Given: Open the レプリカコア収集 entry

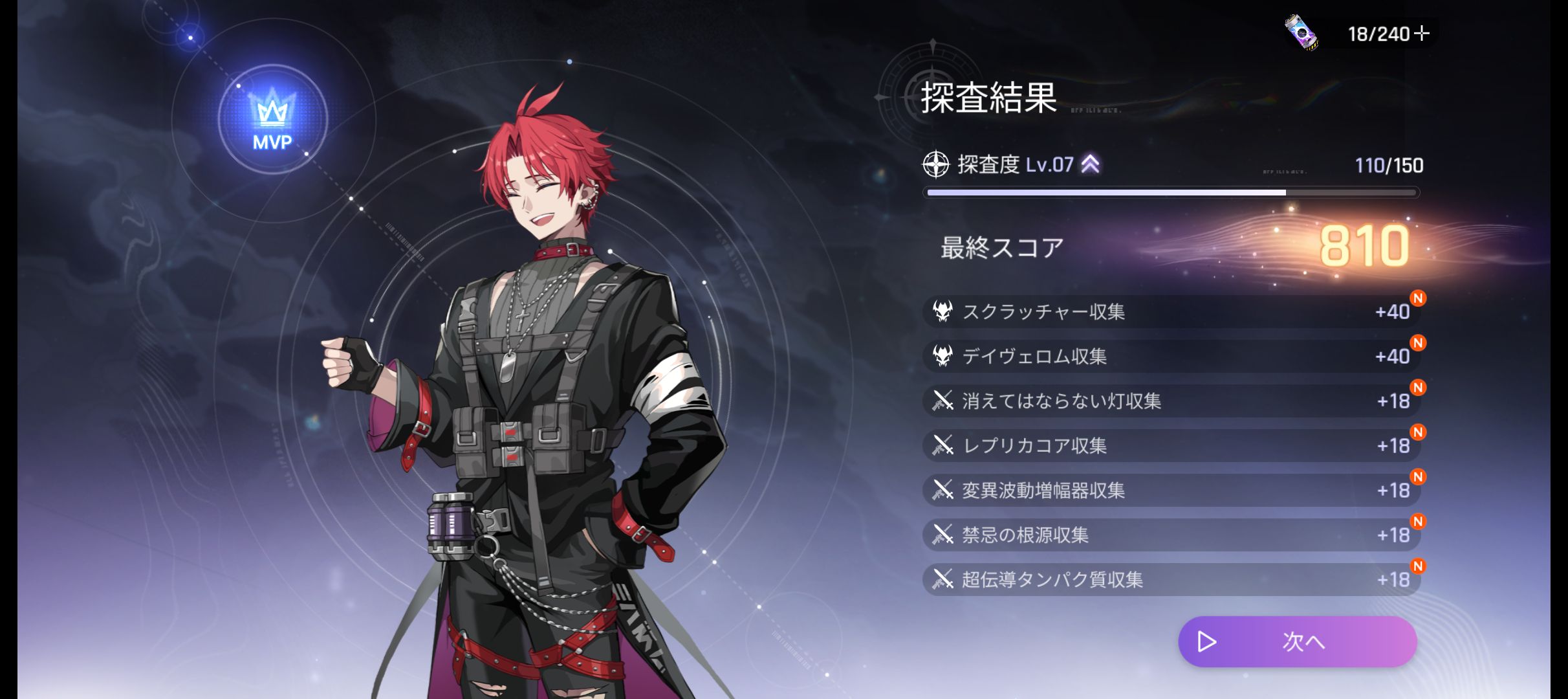Looking at the screenshot, I should (x=1171, y=446).
